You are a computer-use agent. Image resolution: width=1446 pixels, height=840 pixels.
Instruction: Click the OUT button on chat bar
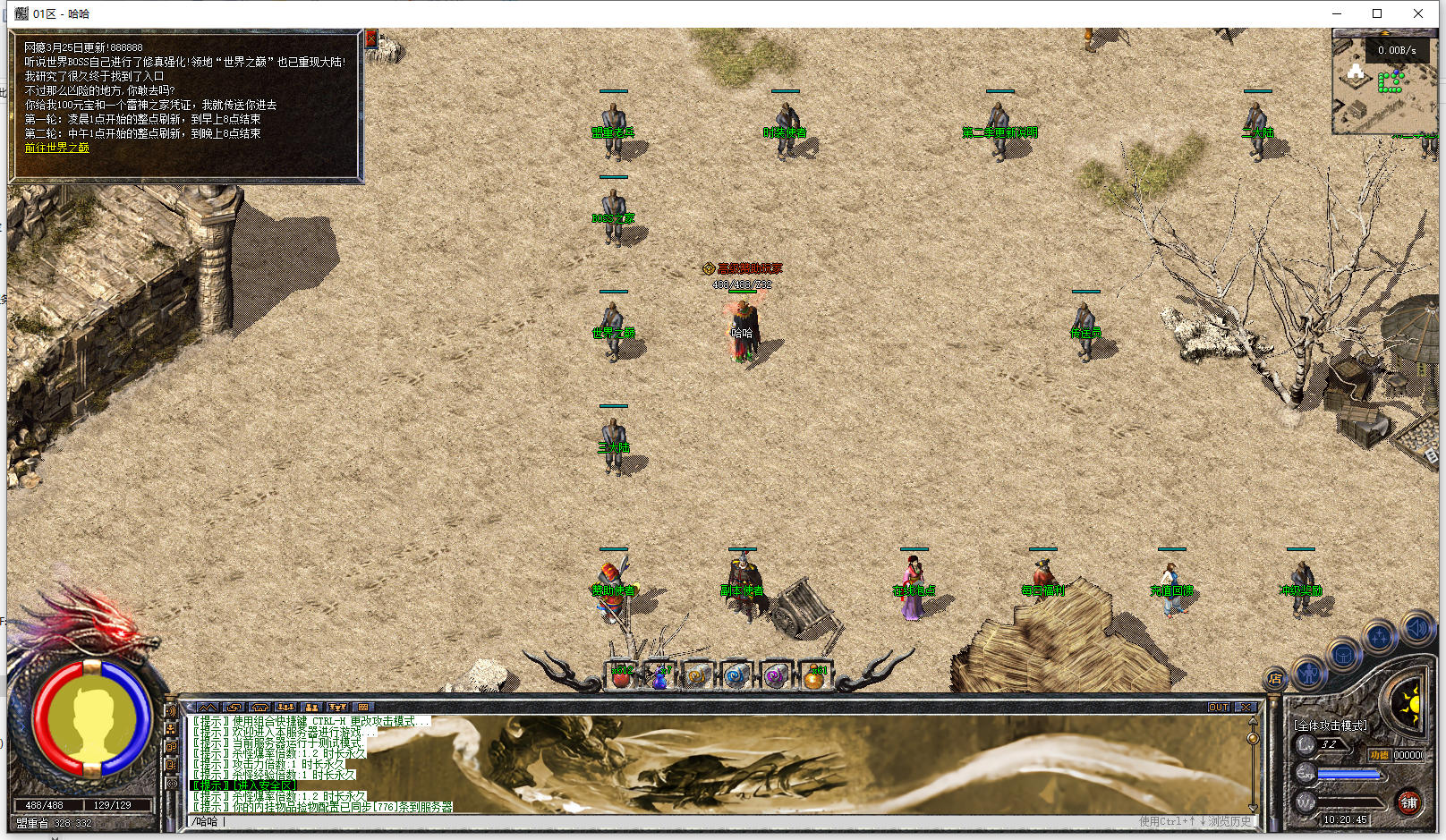(1219, 708)
